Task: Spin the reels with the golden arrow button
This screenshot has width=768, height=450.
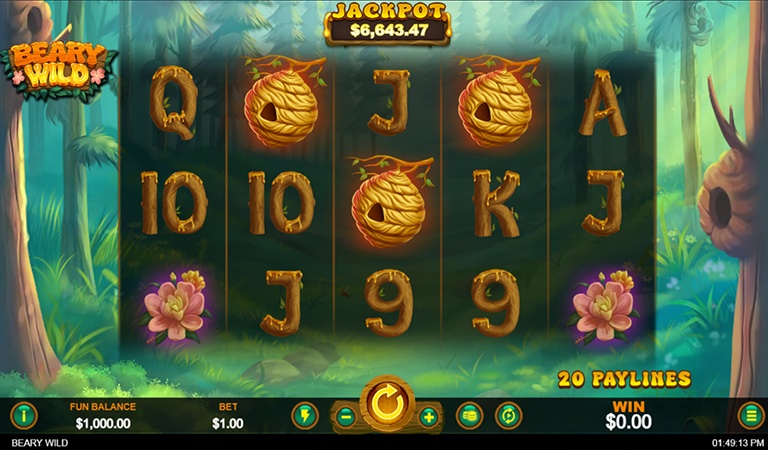Action: click(387, 406)
